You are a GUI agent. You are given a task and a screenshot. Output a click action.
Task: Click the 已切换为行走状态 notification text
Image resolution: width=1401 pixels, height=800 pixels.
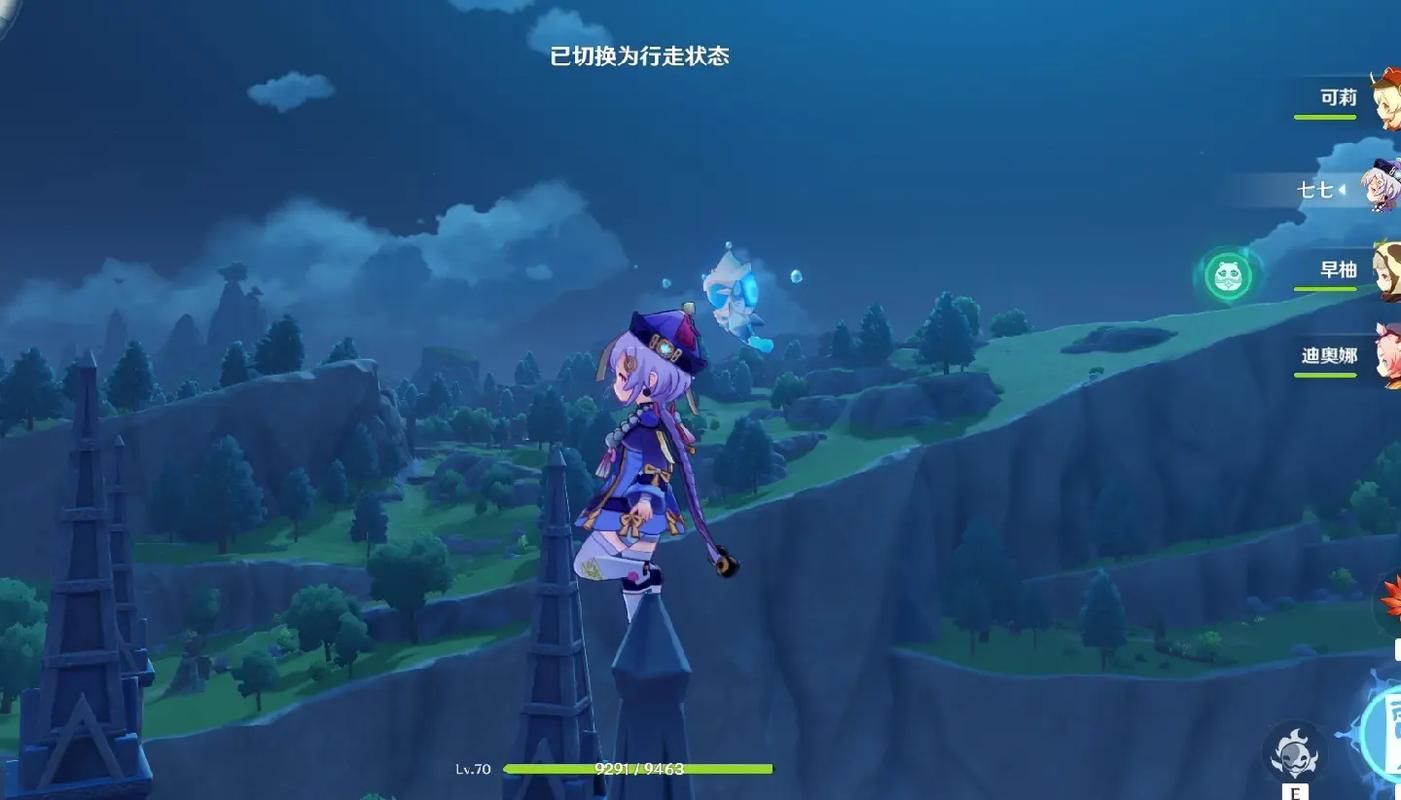click(638, 57)
